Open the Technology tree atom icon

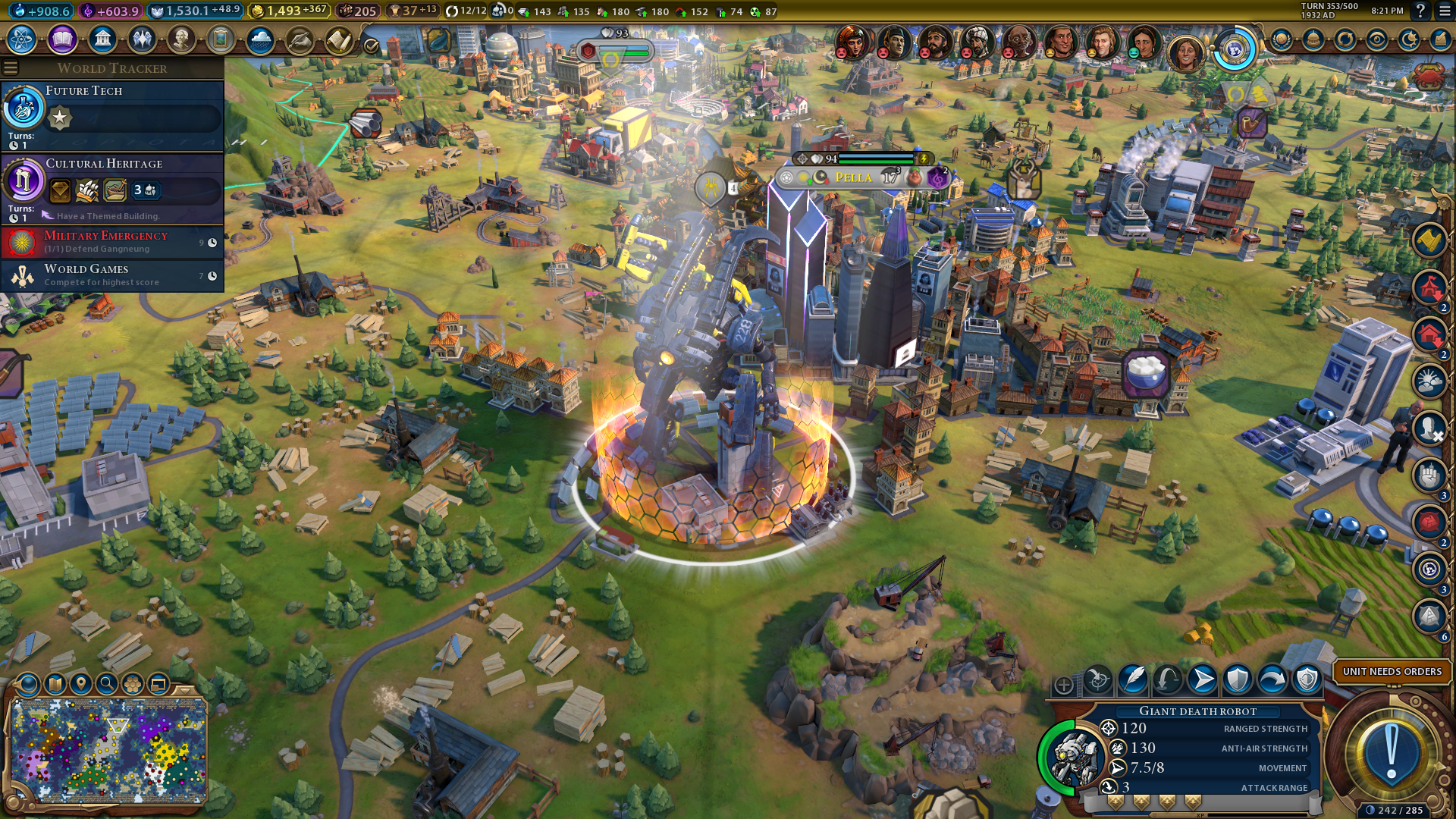click(22, 39)
